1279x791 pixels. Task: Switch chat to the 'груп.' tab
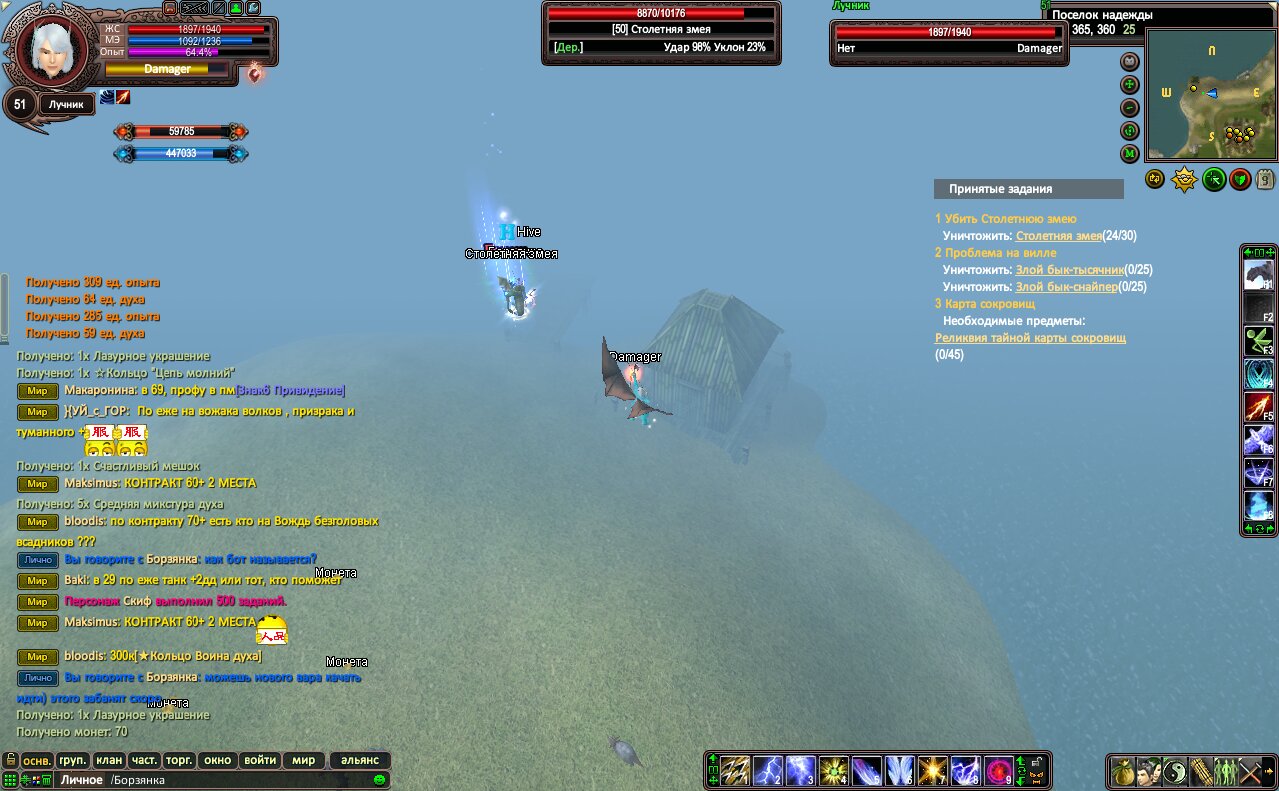73,760
